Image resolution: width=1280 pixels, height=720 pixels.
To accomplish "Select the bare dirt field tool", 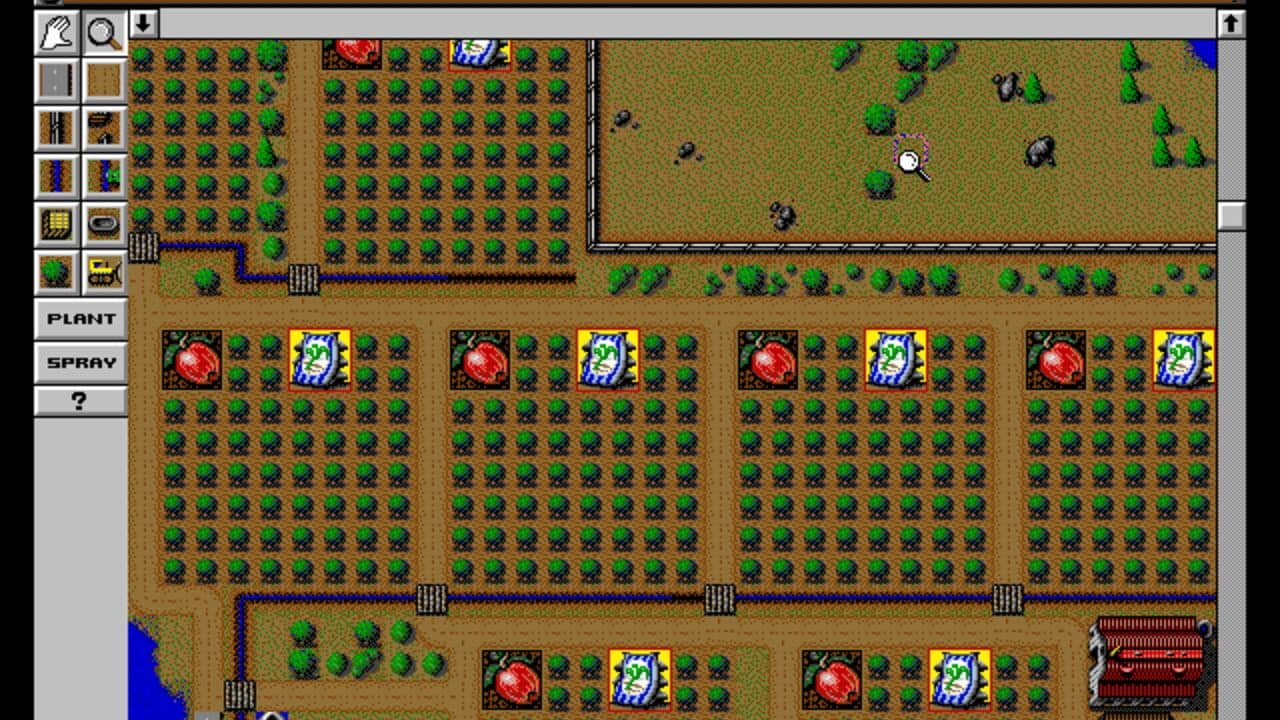I will point(103,80).
